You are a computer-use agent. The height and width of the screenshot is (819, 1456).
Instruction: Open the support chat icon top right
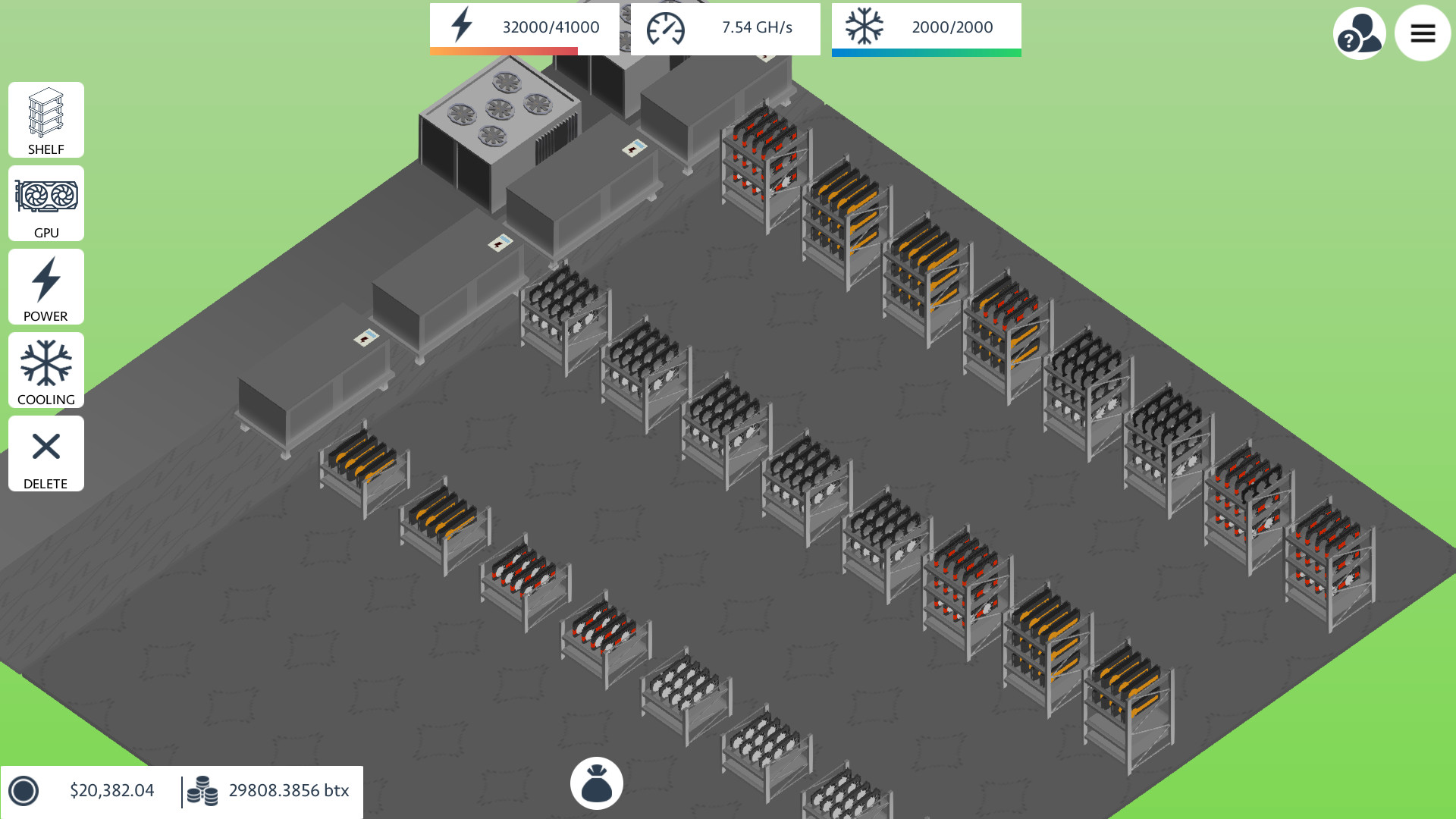point(1359,33)
